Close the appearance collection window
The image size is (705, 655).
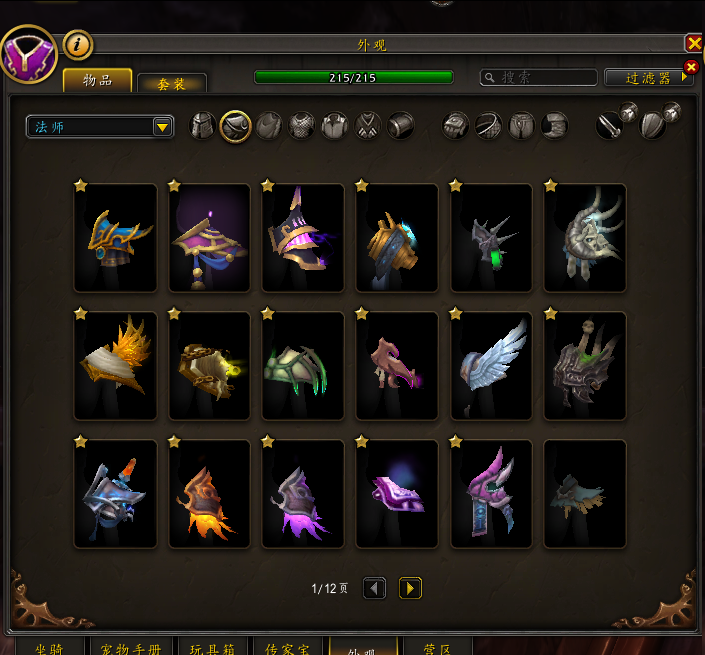tap(693, 43)
